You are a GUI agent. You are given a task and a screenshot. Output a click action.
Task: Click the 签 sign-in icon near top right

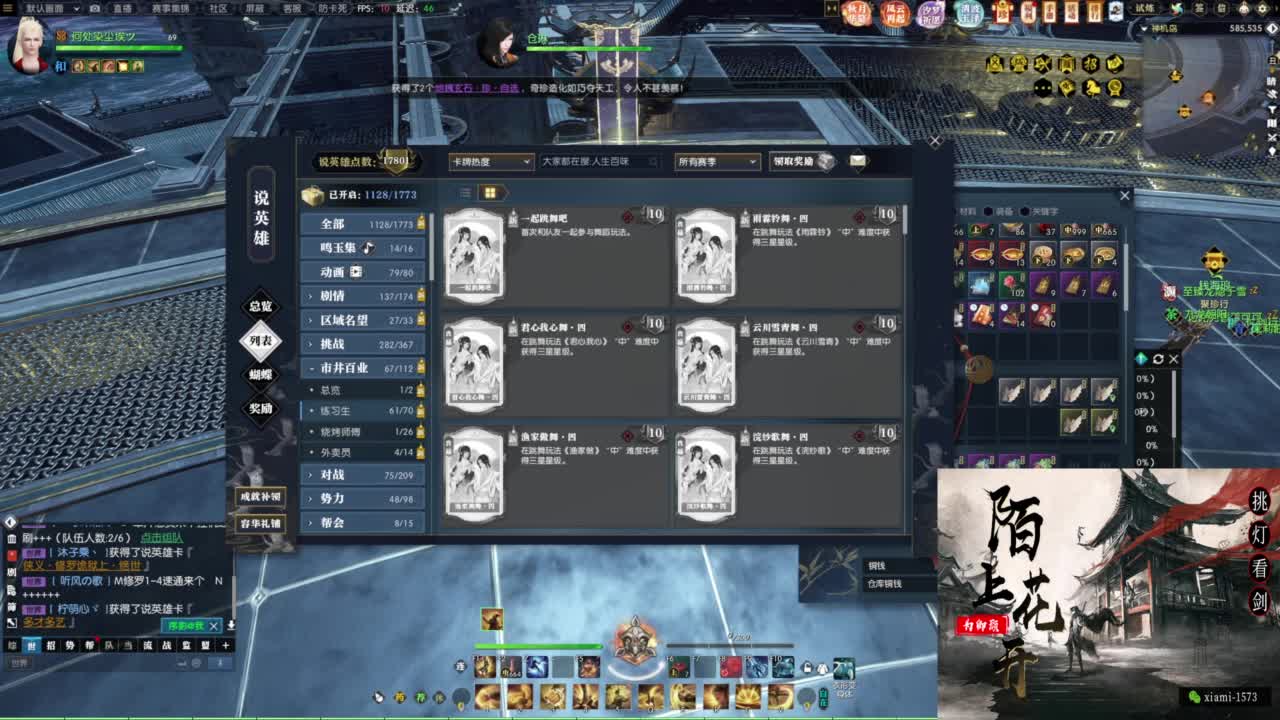tap(1200, 8)
